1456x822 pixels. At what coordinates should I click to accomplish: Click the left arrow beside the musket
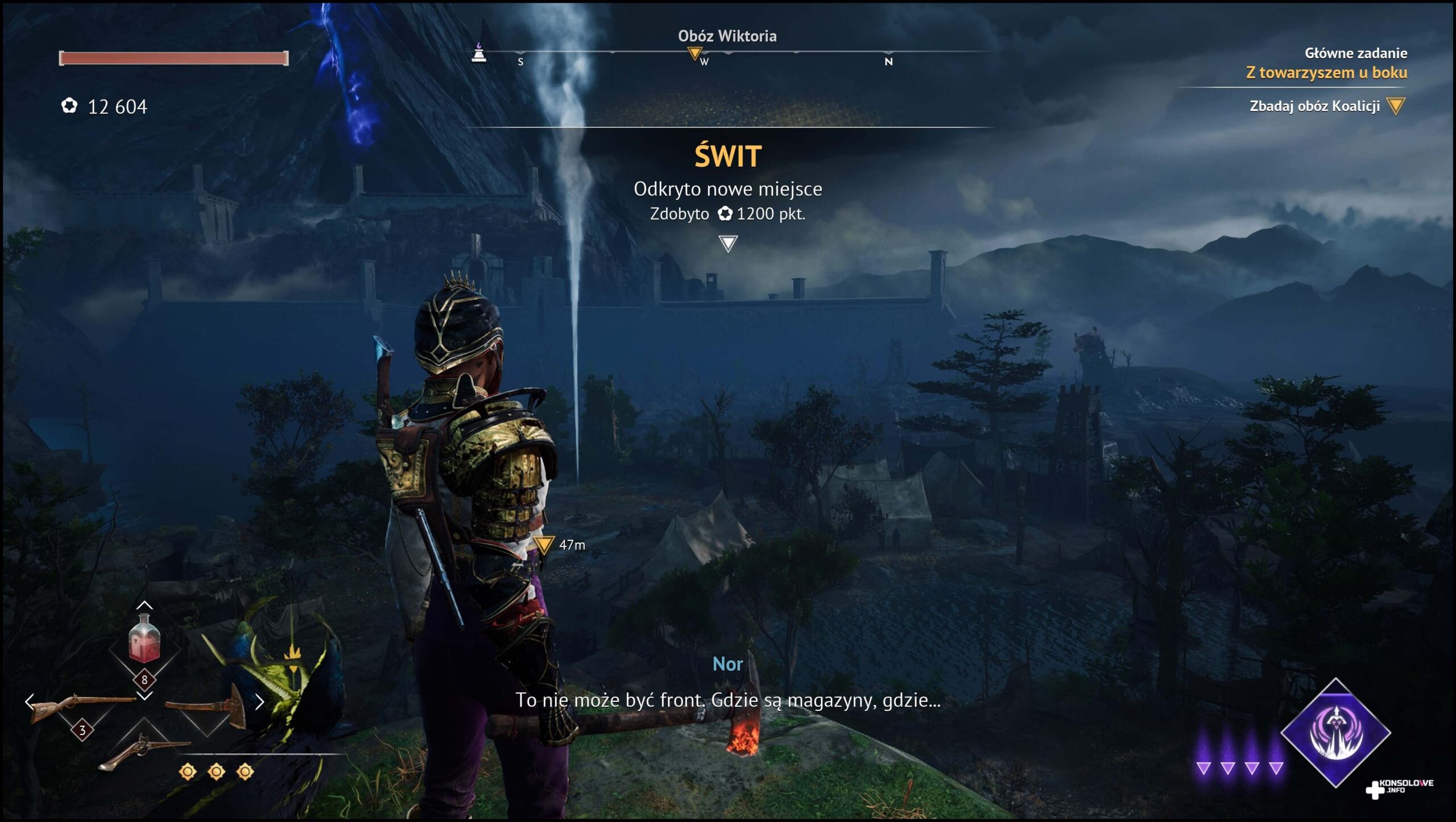(30, 701)
